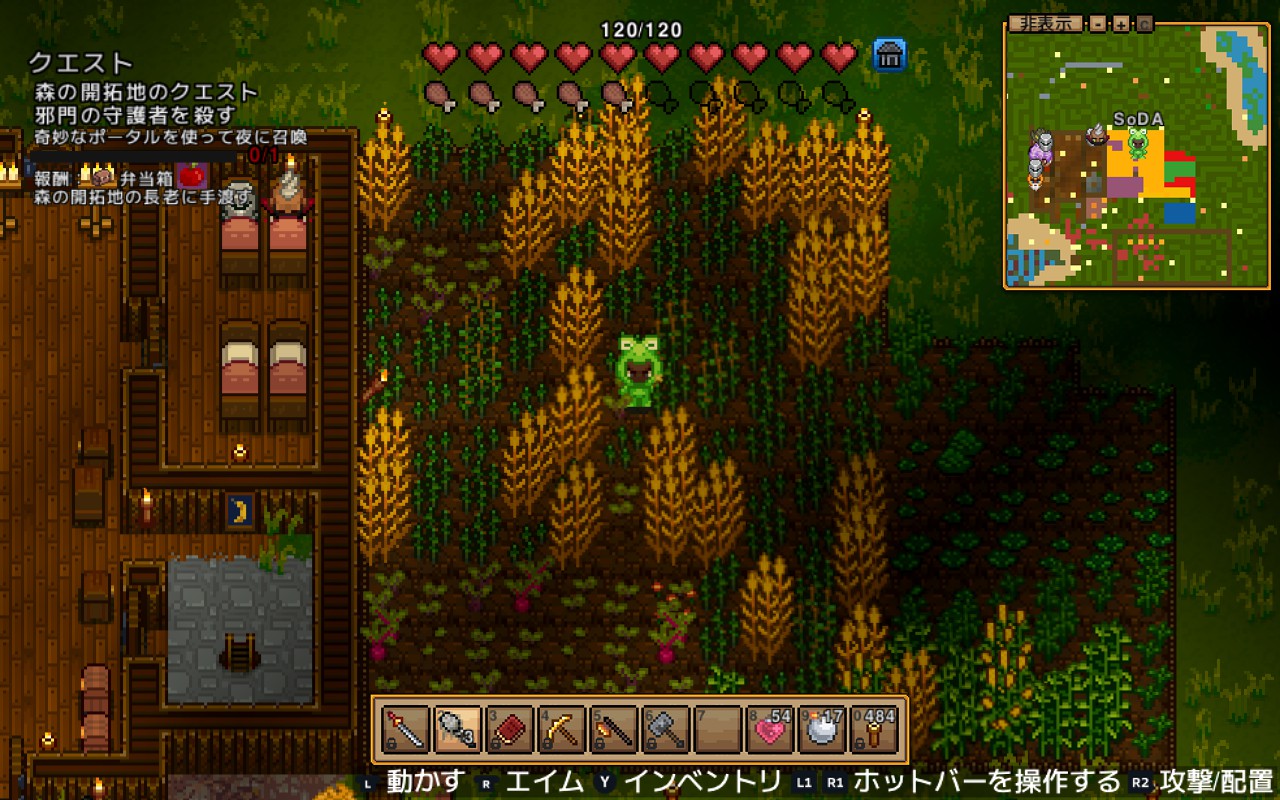This screenshot has width=1280, height=800.
Task: Select the golden pickaxe slot
Action: (562, 730)
